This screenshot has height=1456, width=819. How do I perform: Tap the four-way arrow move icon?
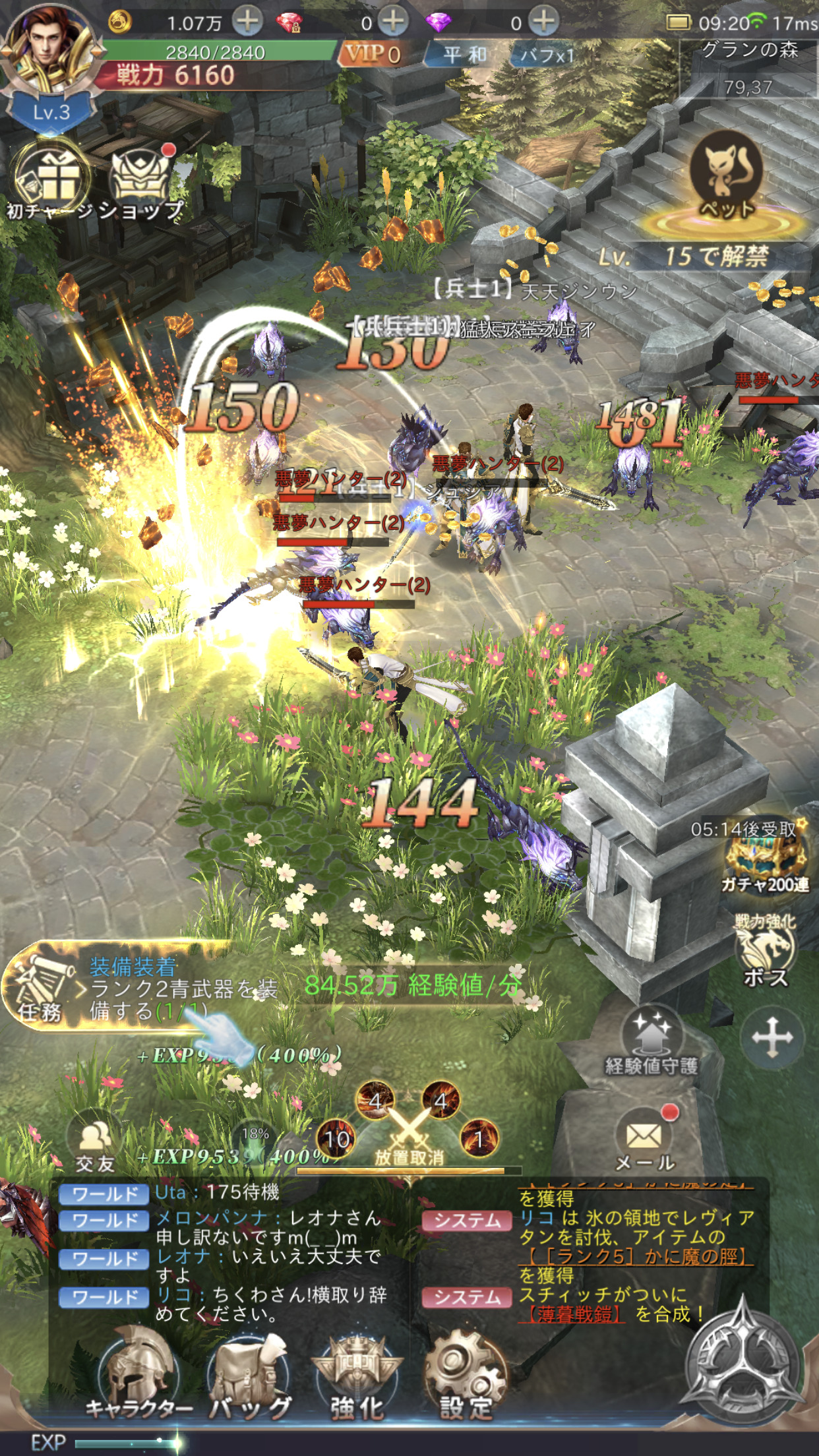[x=772, y=1037]
